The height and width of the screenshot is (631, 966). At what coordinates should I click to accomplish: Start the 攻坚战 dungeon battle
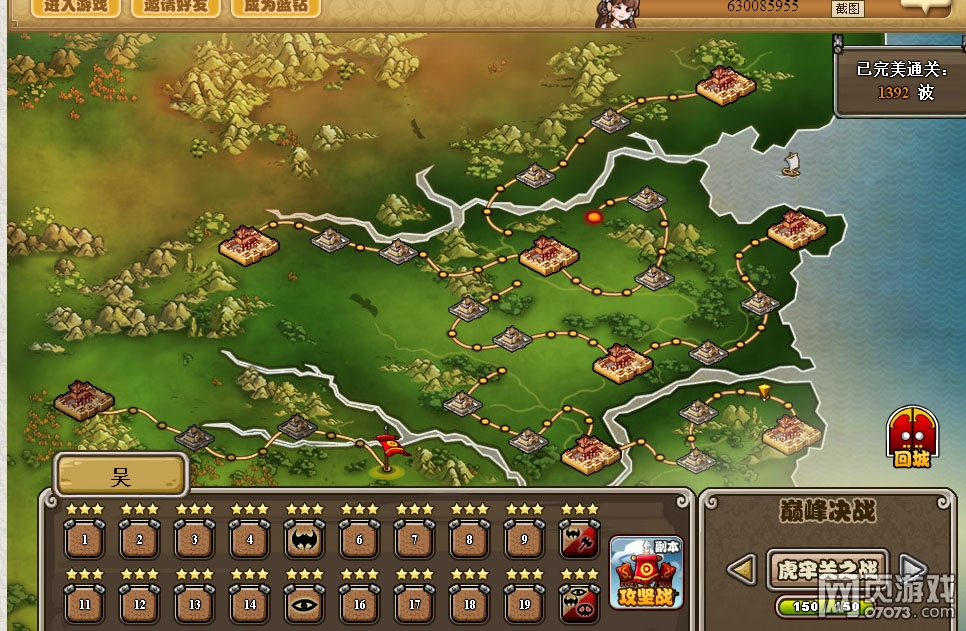(646, 573)
